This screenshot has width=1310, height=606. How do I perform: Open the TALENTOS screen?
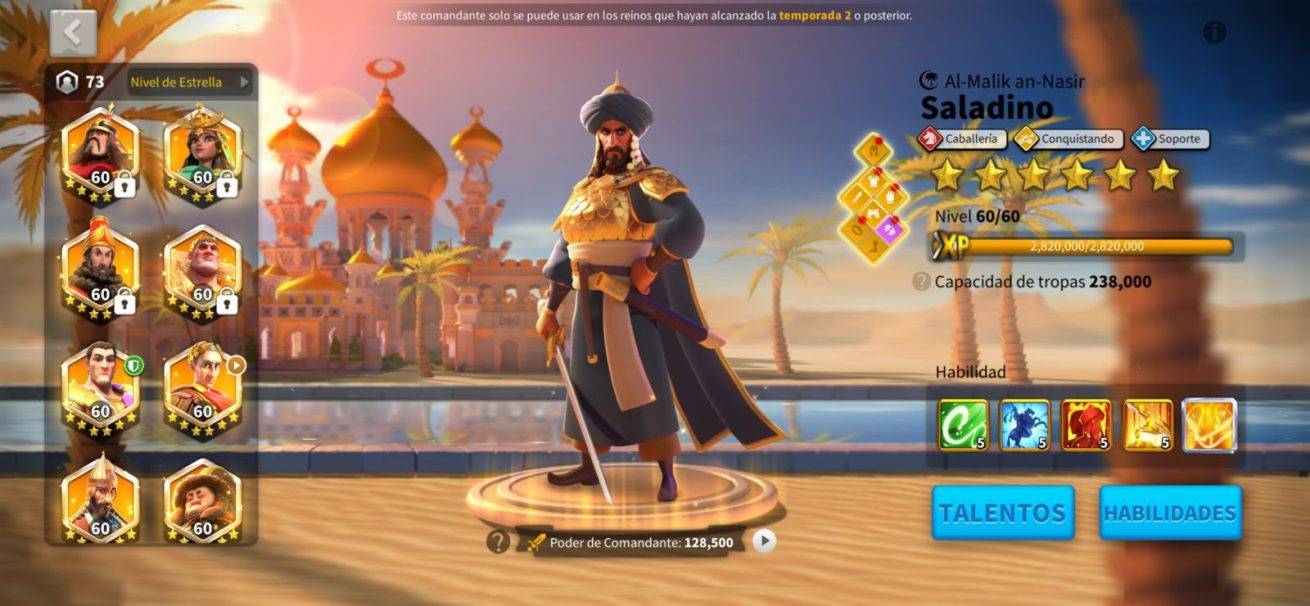pyautogui.click(x=1003, y=513)
